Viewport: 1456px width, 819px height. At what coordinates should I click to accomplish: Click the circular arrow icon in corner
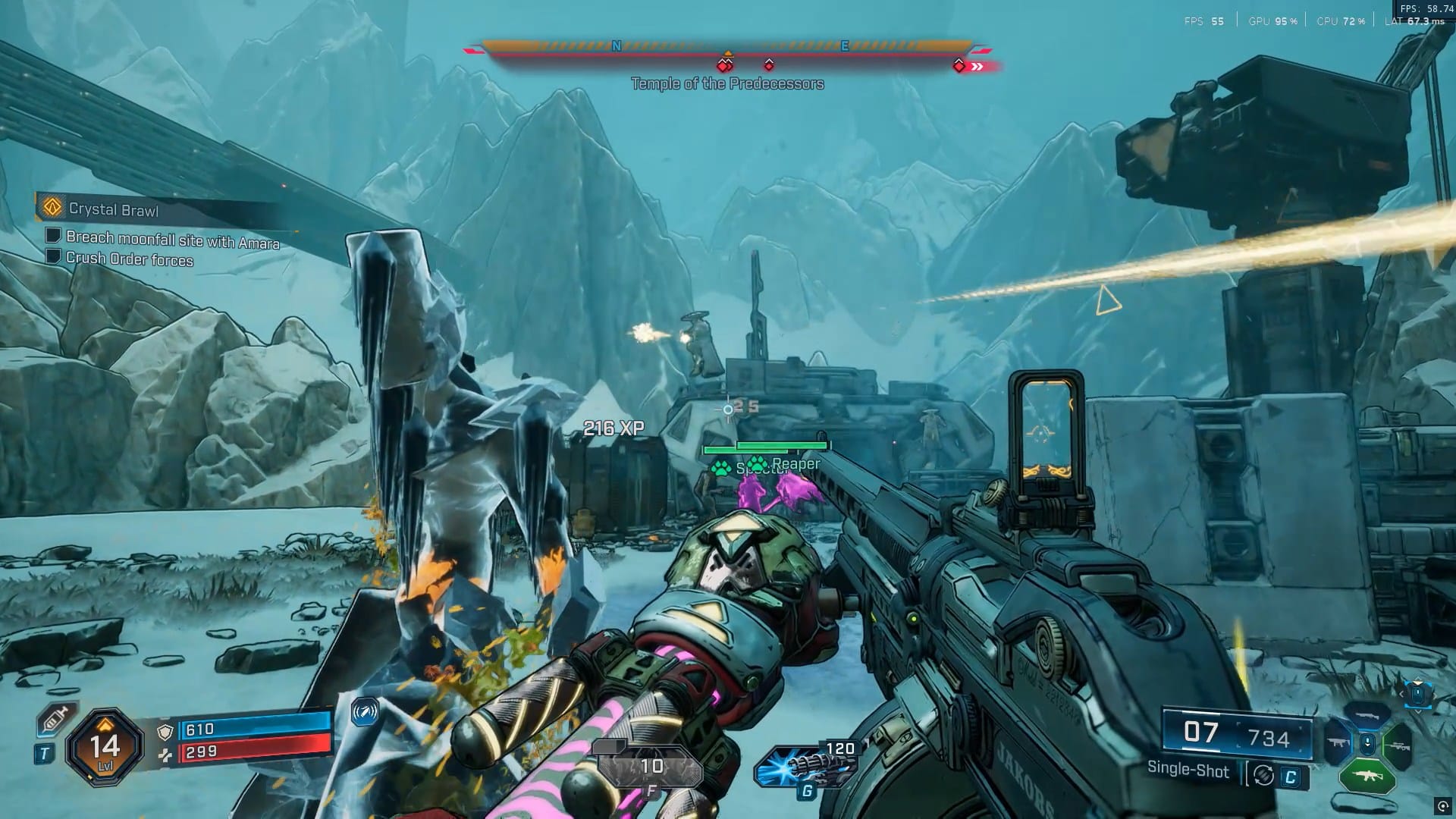point(1442,806)
